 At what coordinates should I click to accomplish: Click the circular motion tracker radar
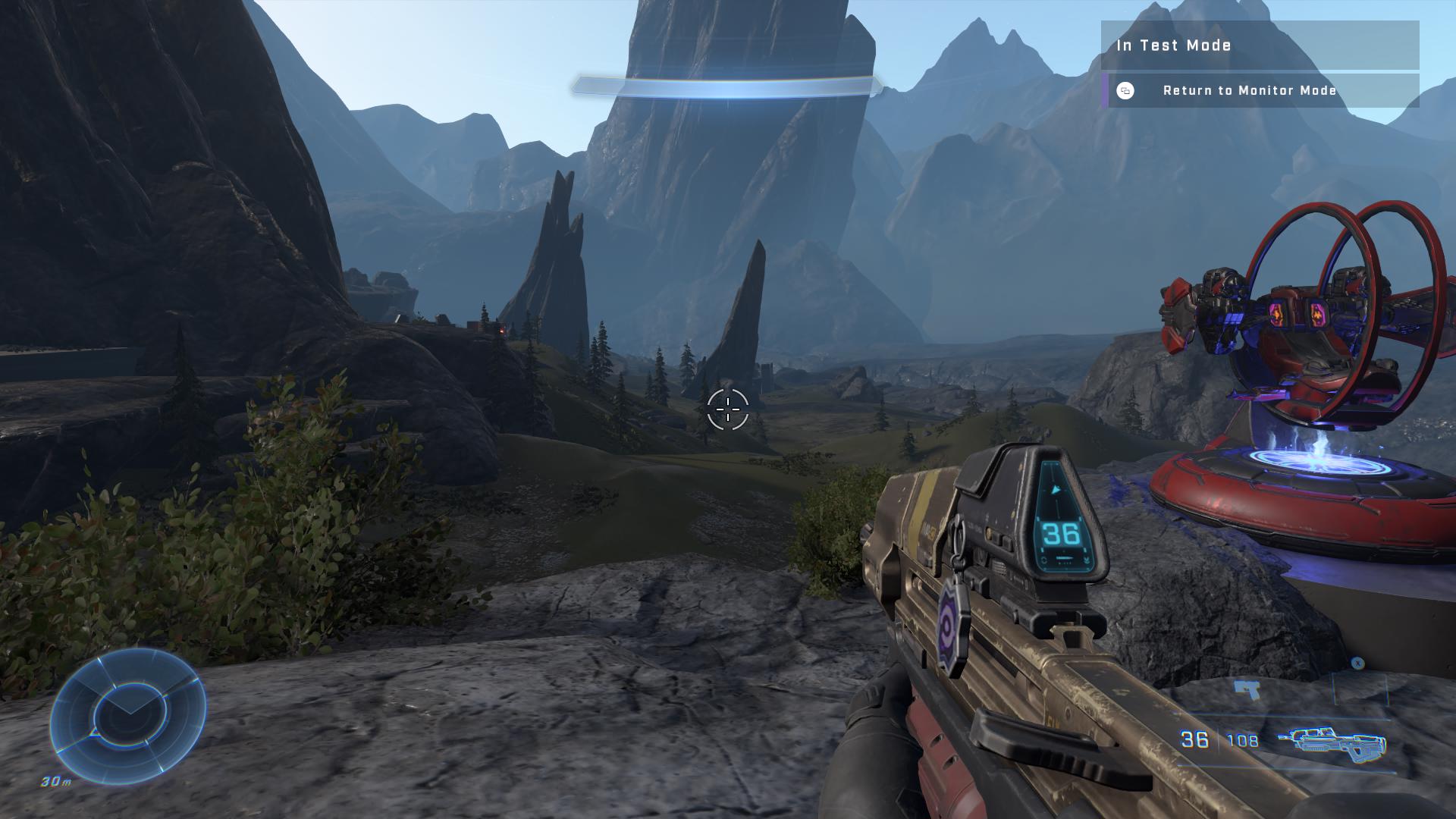[128, 715]
